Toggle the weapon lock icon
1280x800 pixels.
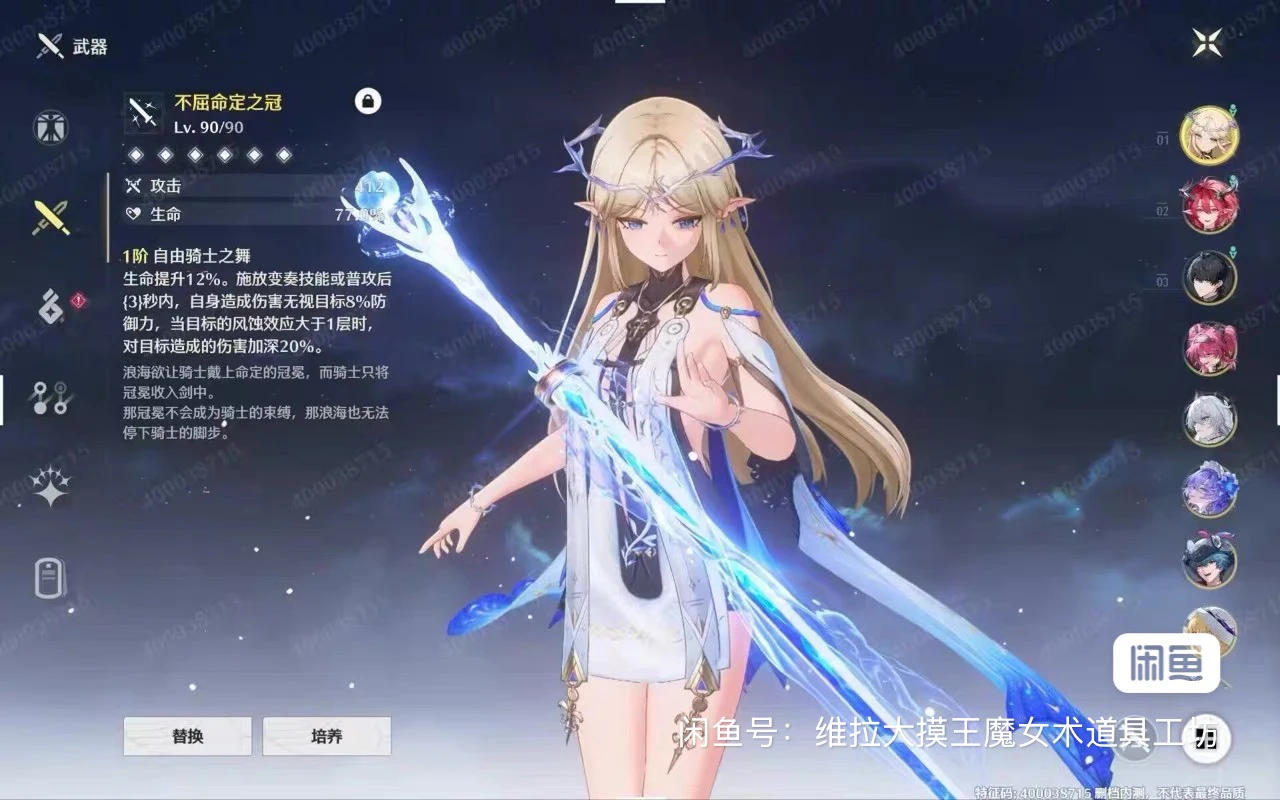(368, 101)
